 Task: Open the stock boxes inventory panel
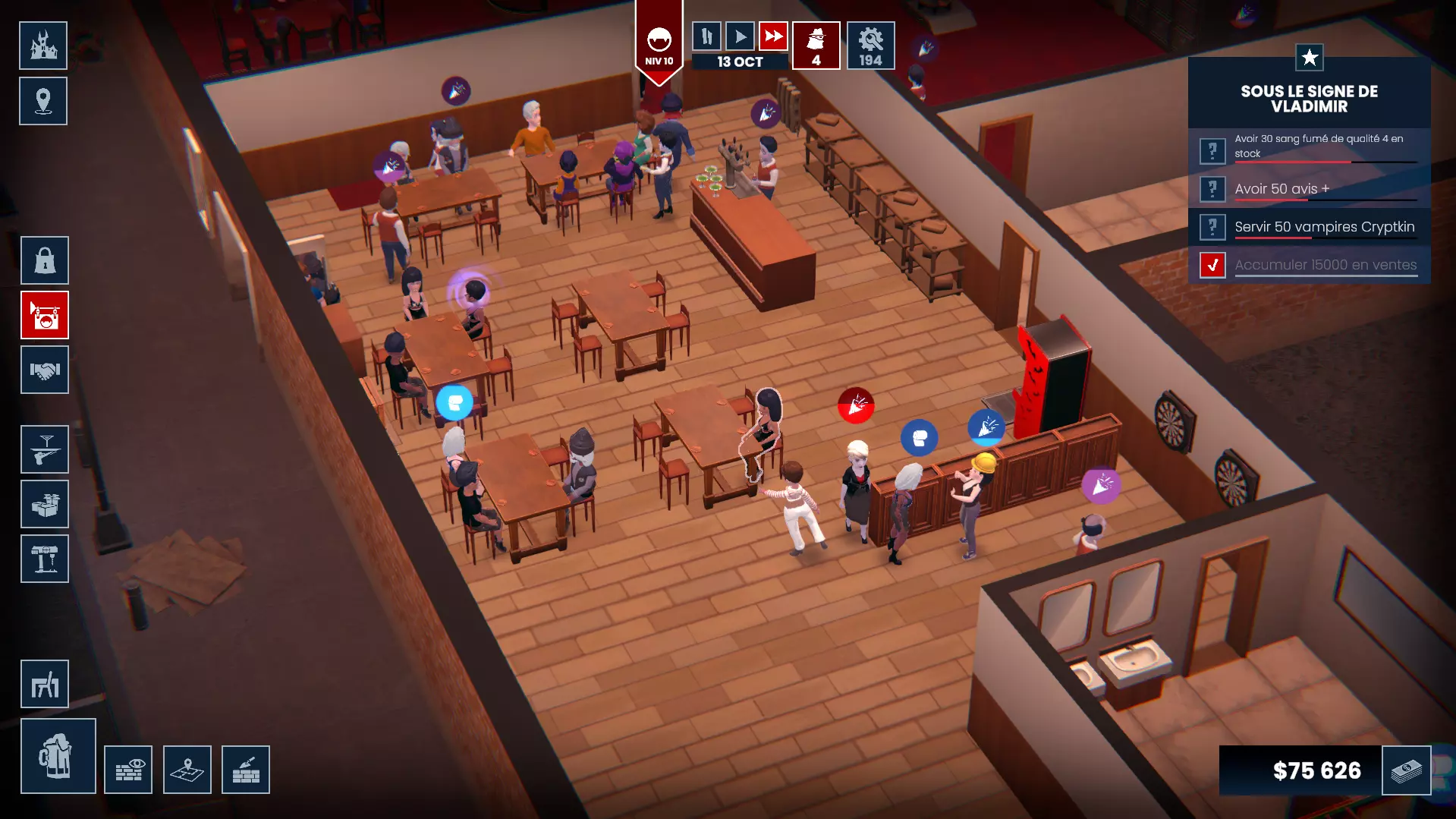[45, 505]
